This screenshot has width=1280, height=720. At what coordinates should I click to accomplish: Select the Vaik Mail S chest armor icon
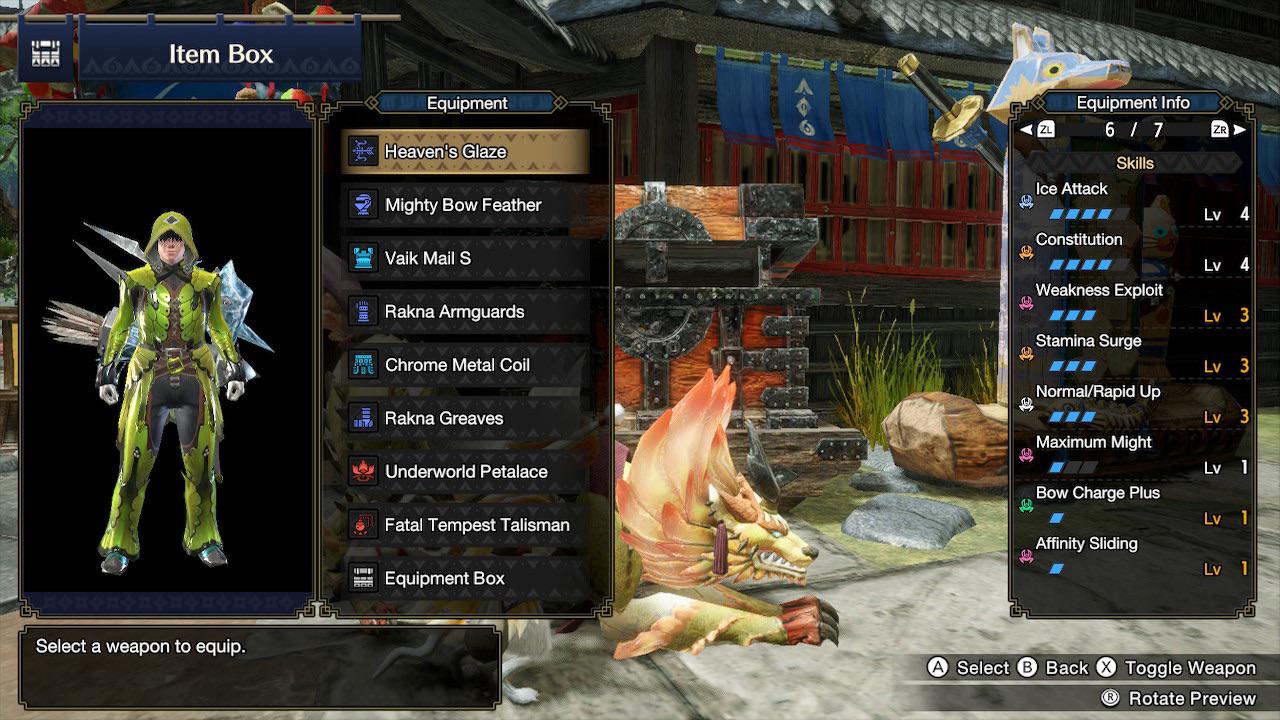pos(364,258)
